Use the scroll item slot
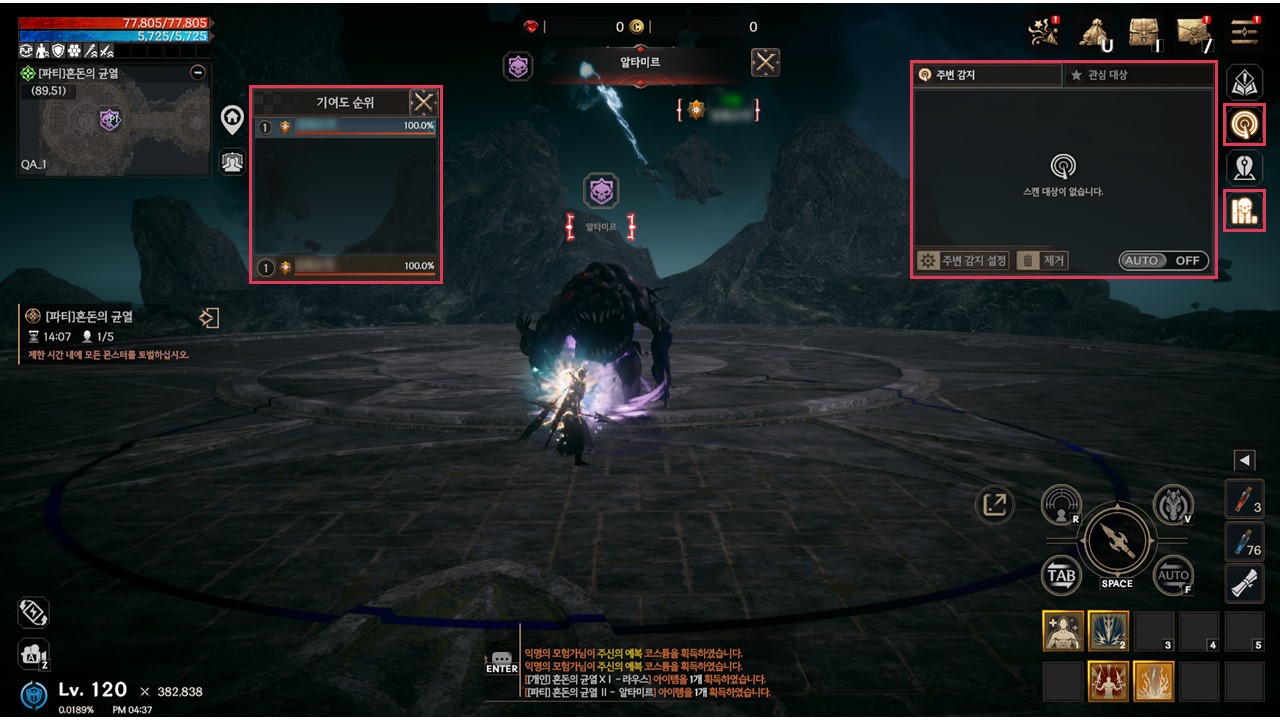This screenshot has height=720, width=1280. [1244, 585]
